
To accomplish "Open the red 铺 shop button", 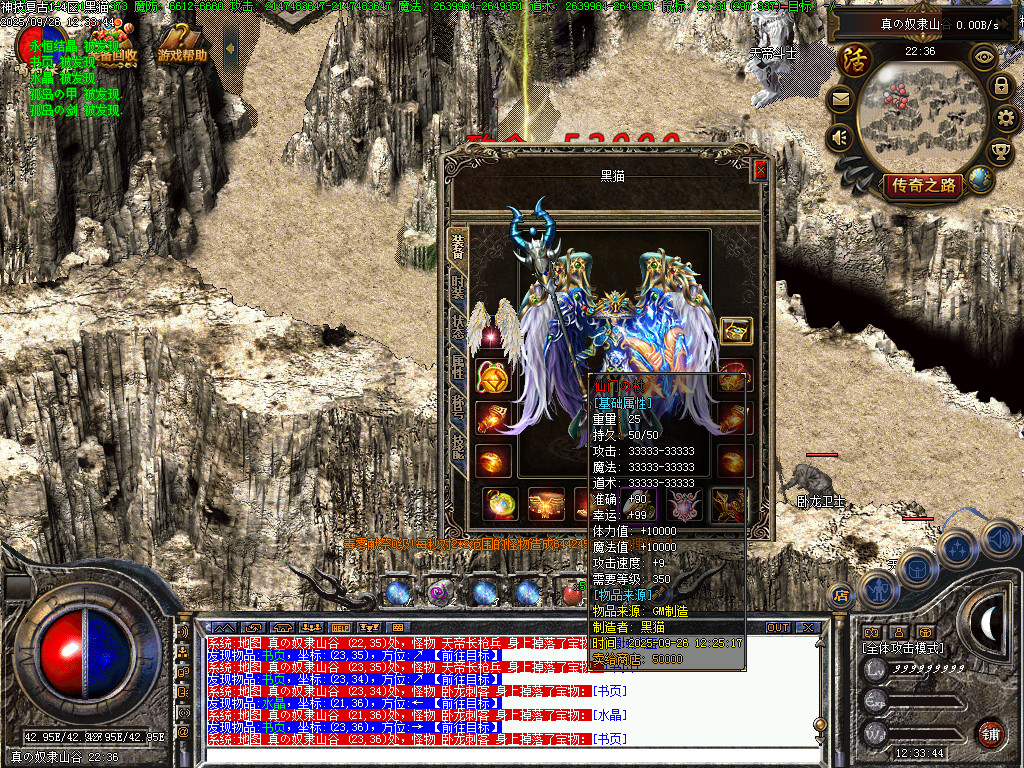I will click(x=989, y=732).
